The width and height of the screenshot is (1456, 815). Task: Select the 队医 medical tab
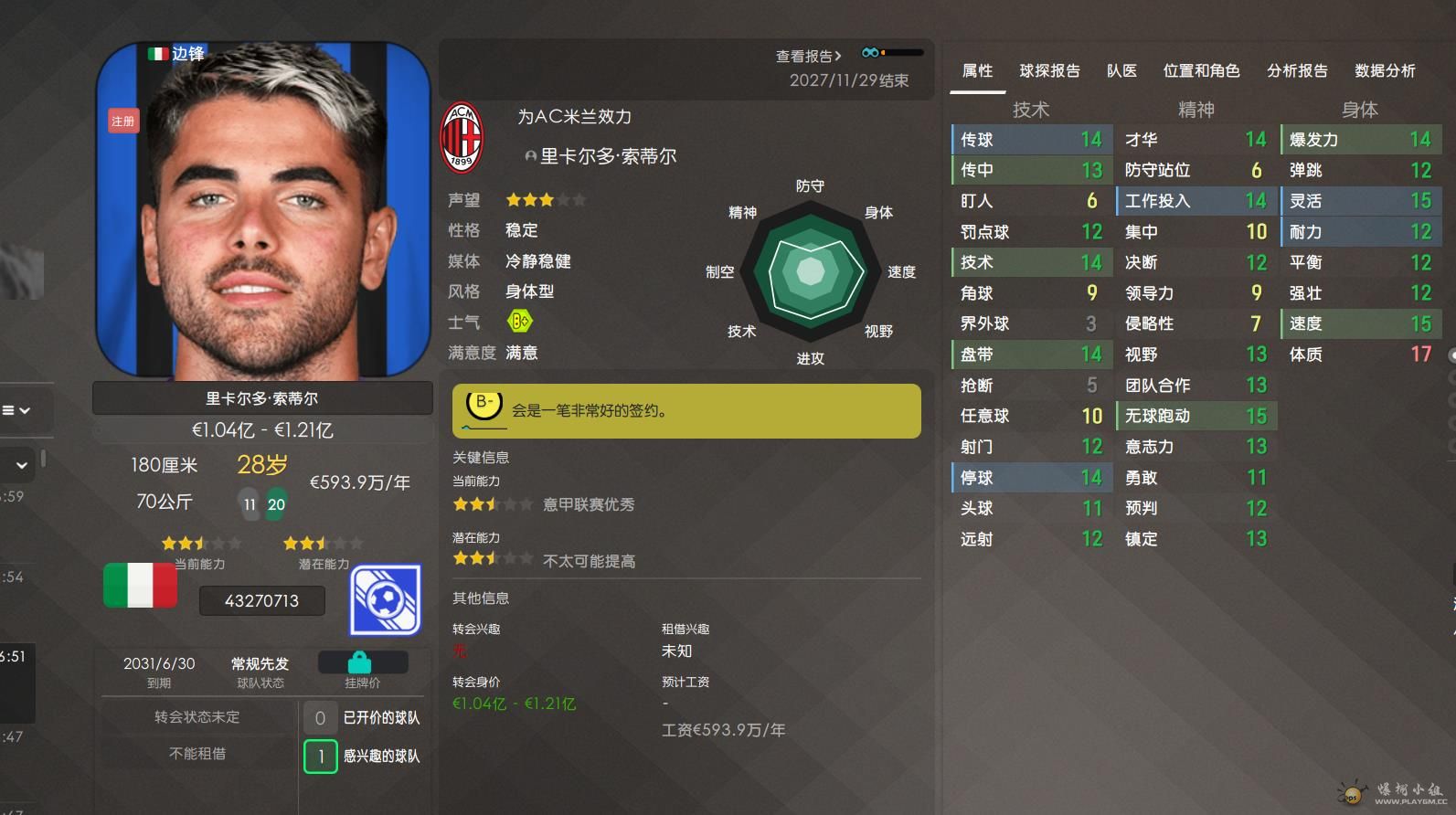click(x=1121, y=70)
